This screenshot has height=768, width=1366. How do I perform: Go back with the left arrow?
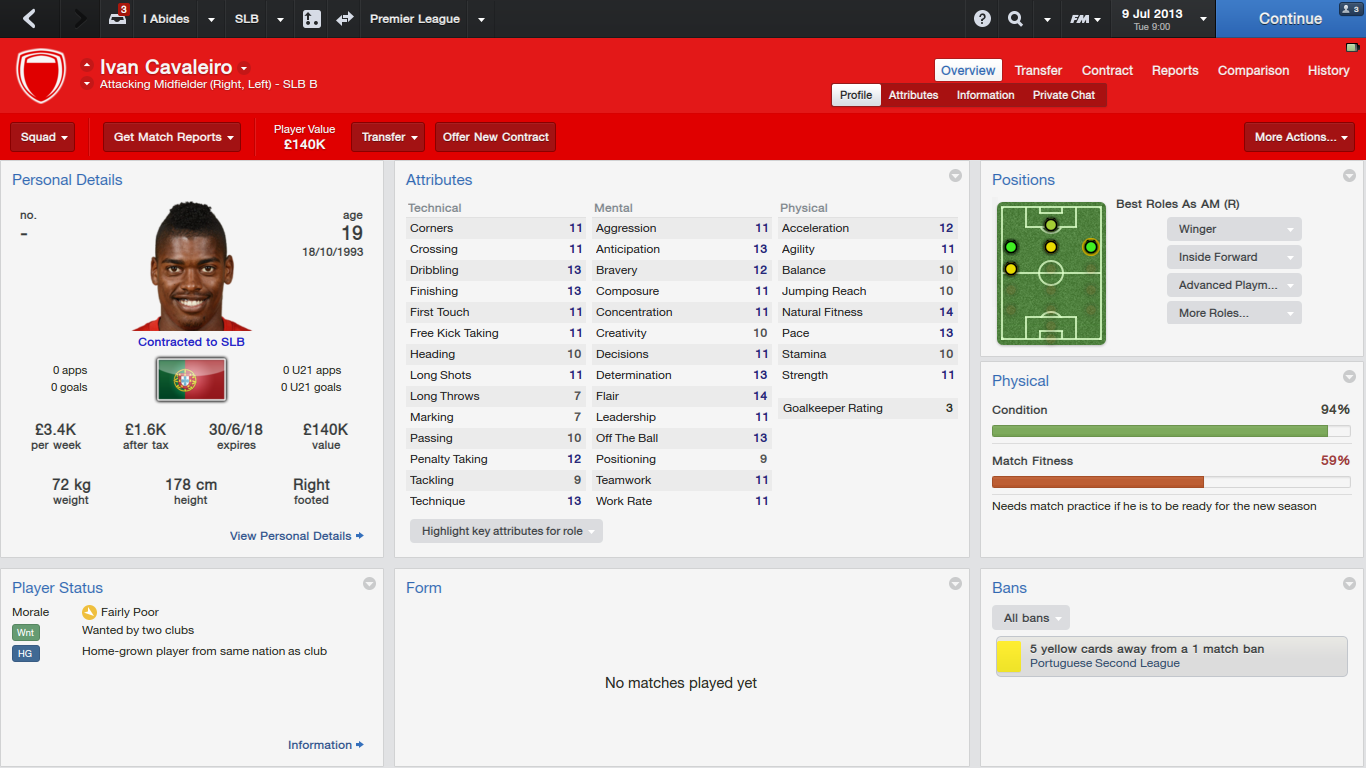point(29,18)
